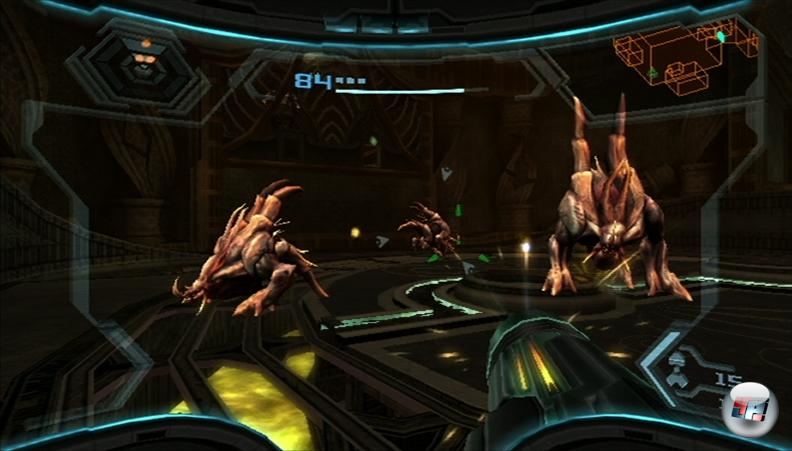Open the orange wireframe minimap

pos(674,59)
